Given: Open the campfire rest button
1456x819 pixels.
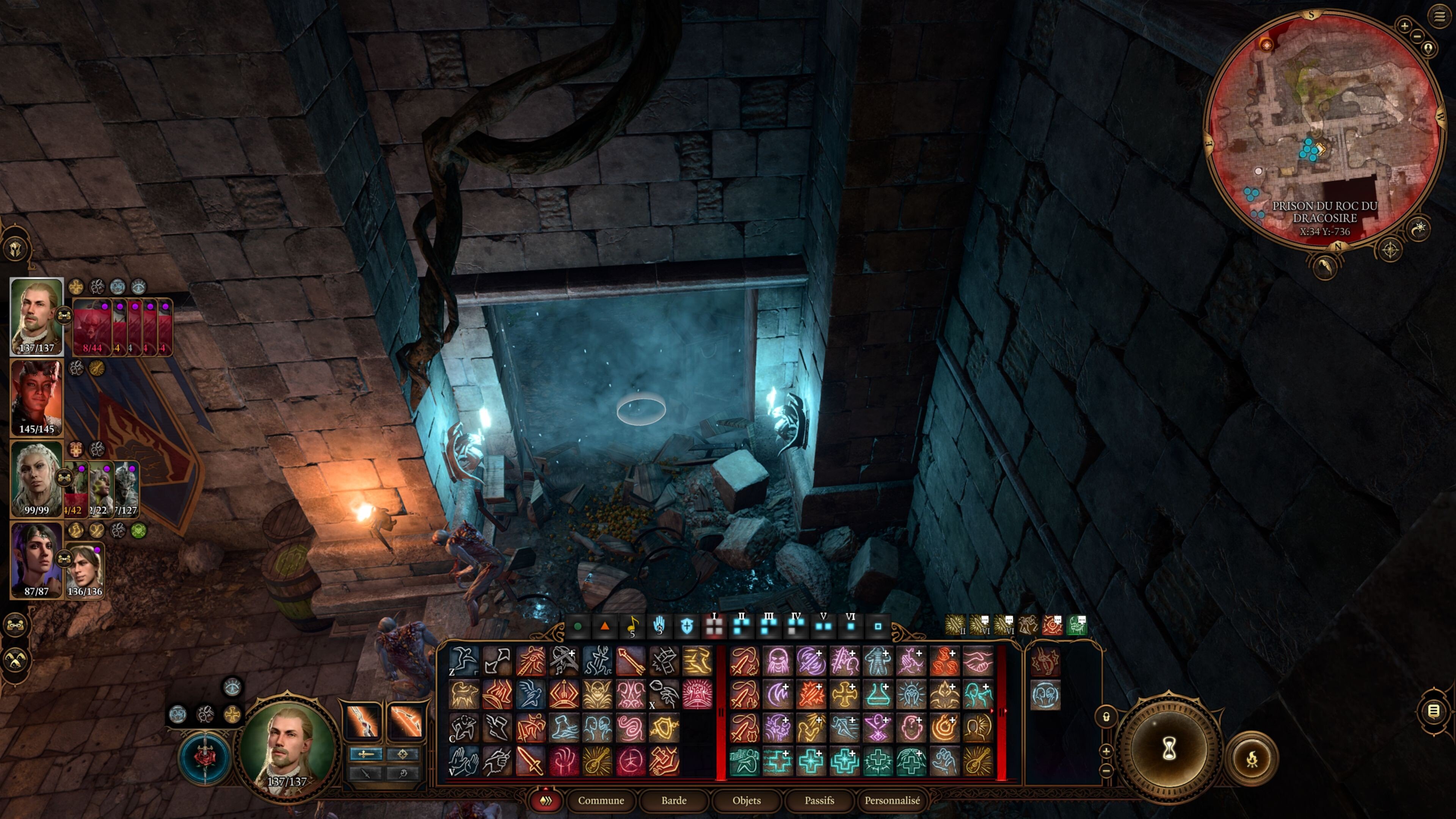Looking at the screenshot, I should click(x=1251, y=758).
